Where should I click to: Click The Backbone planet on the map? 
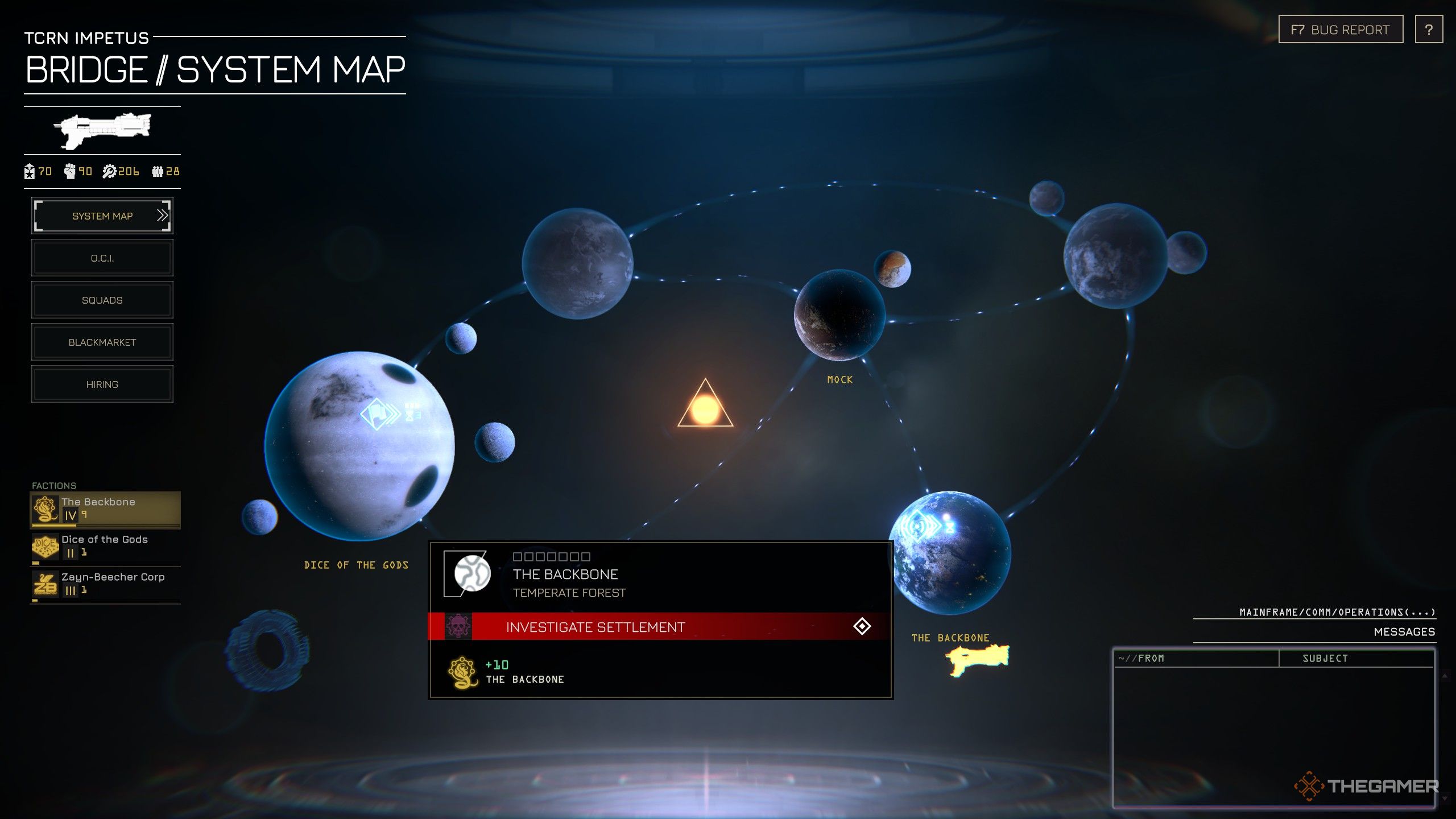[950, 553]
